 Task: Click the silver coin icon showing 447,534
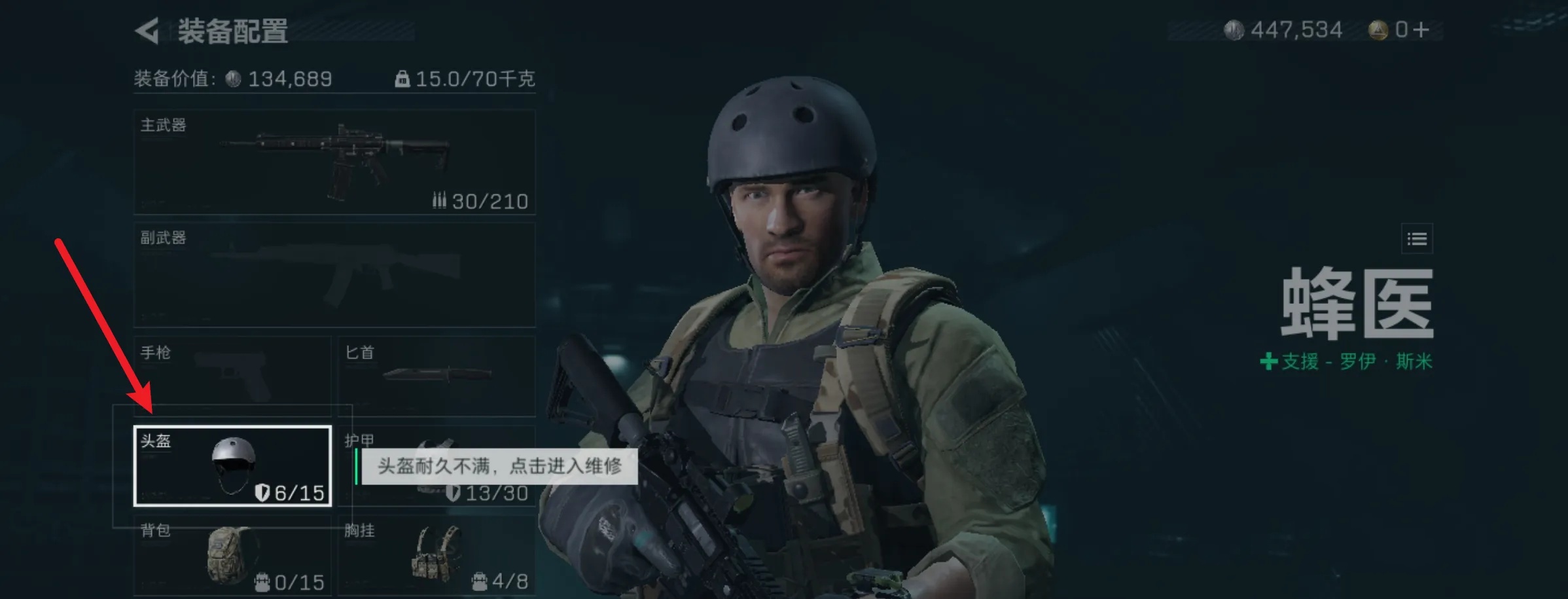pyautogui.click(x=1235, y=29)
